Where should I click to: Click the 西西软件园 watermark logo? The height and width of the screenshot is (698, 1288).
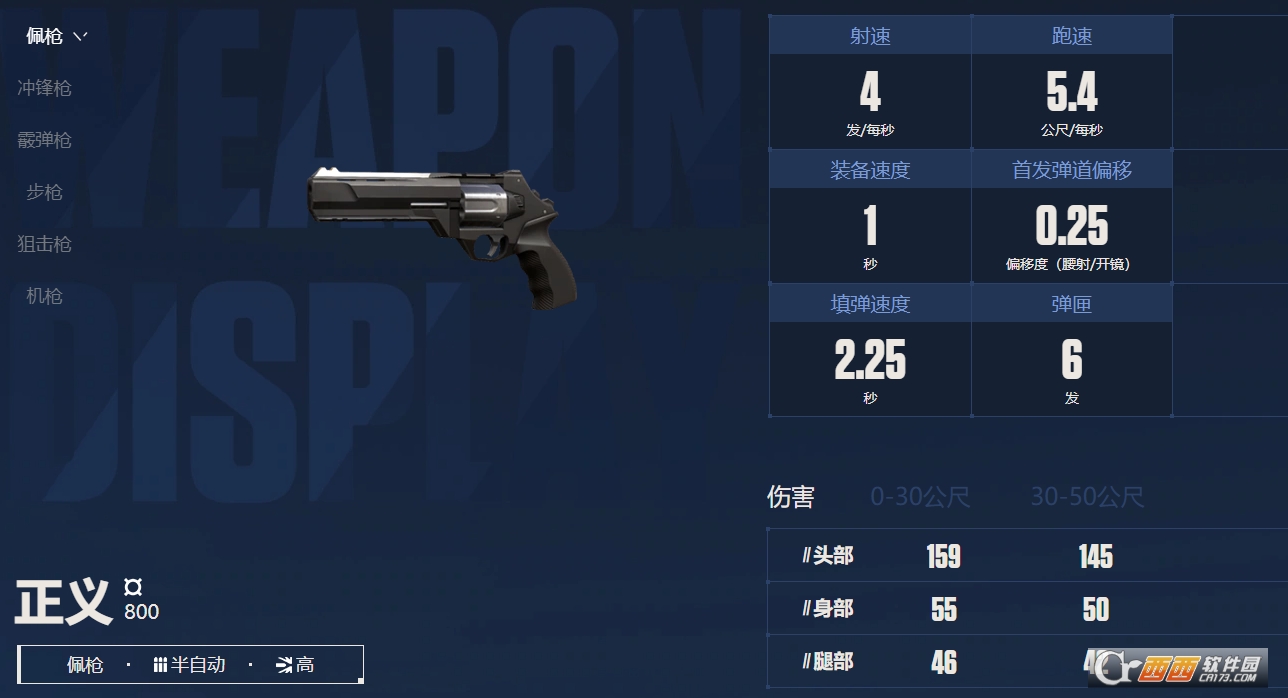click(x=1180, y=667)
